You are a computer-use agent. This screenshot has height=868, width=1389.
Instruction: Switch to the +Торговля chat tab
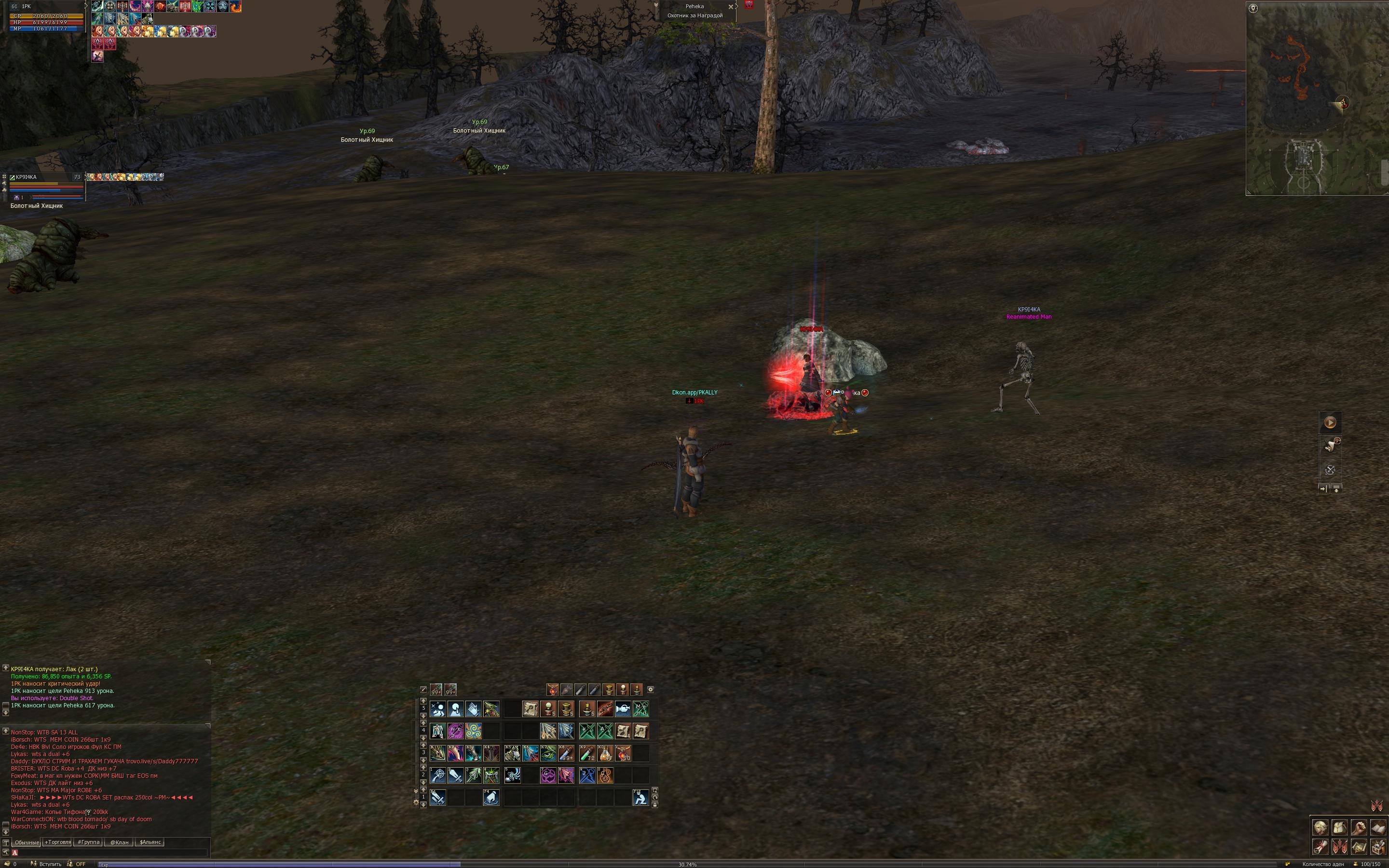pyautogui.click(x=57, y=842)
